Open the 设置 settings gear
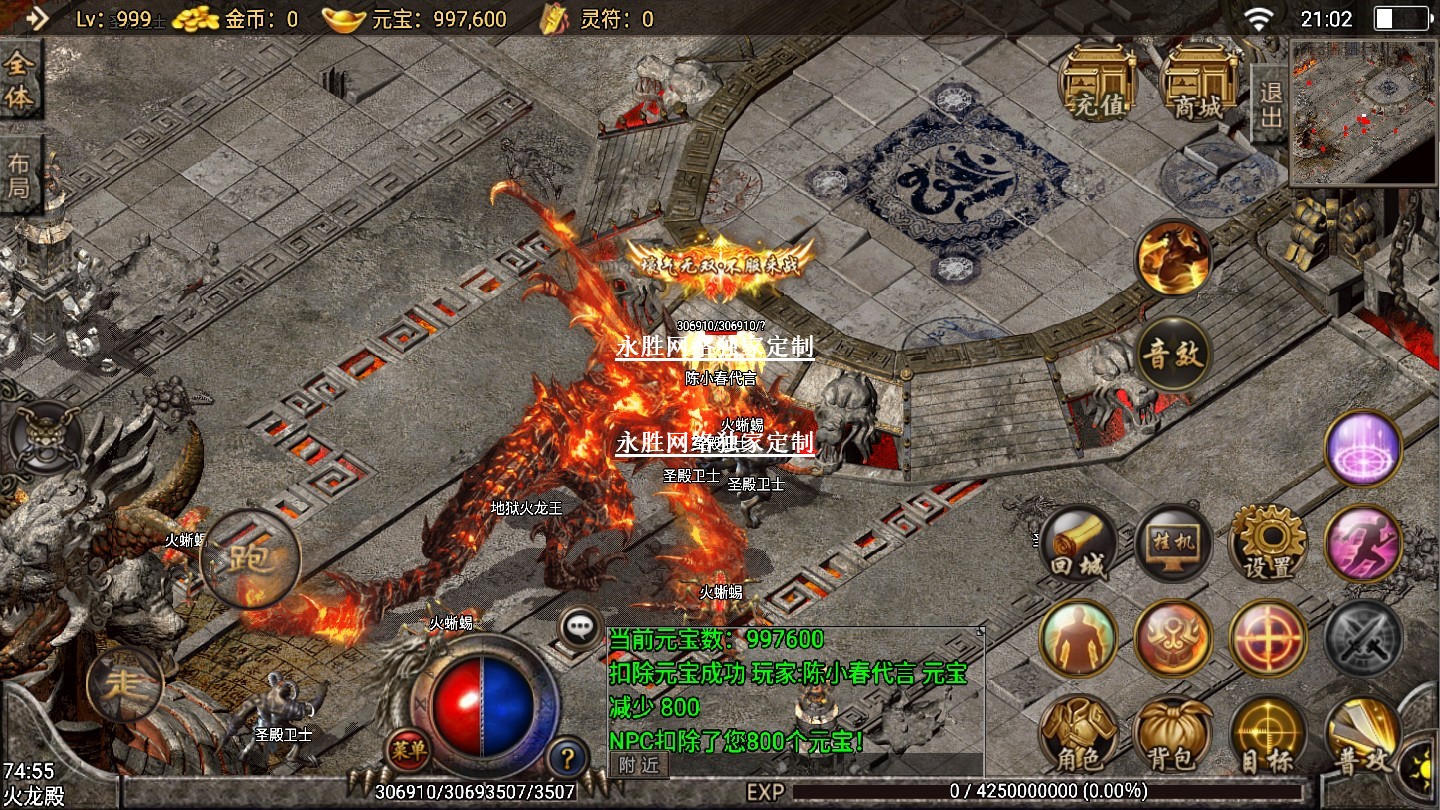The height and width of the screenshot is (810, 1440). (x=1268, y=545)
